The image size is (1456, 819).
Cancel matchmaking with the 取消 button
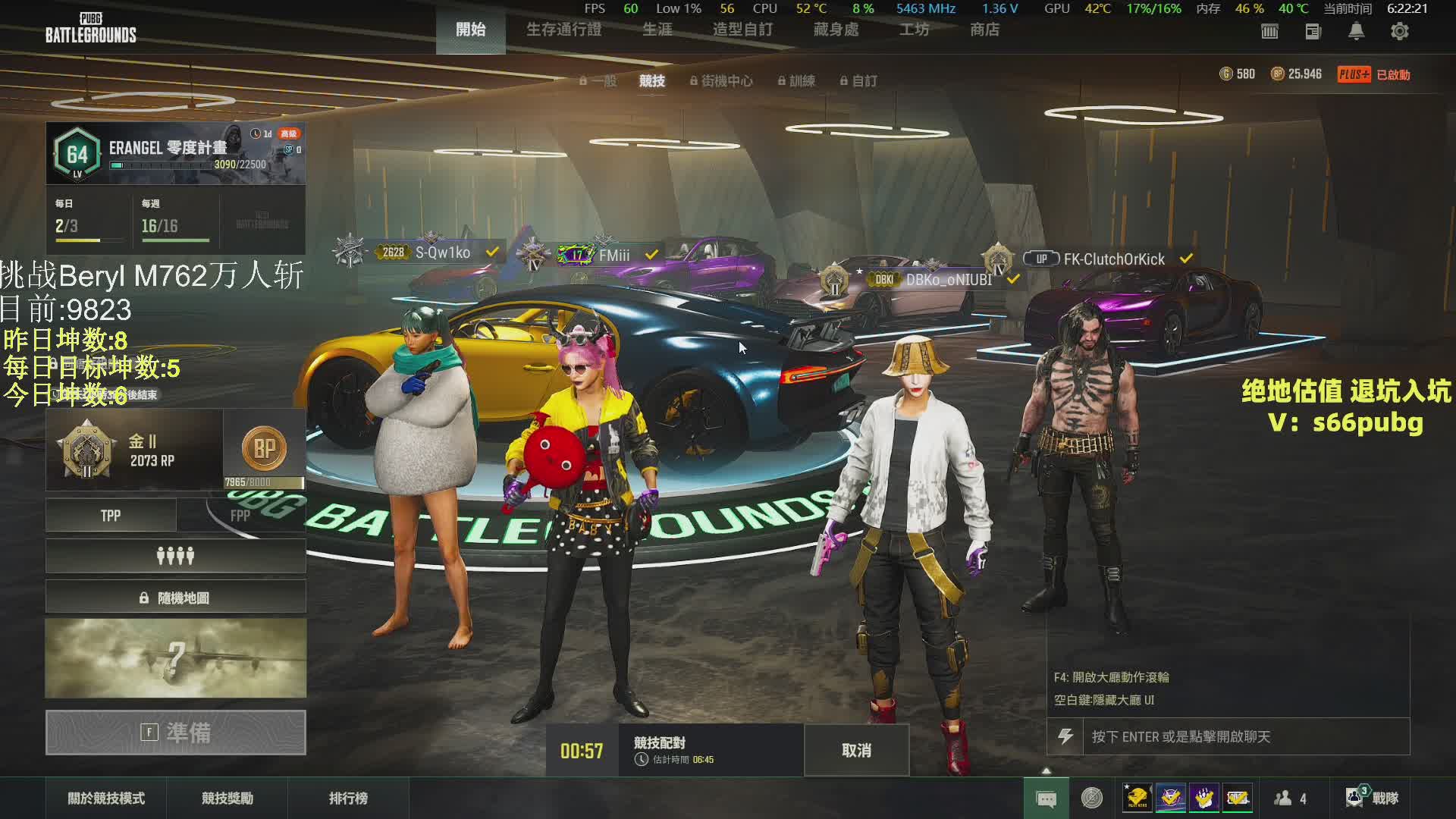pos(856,750)
